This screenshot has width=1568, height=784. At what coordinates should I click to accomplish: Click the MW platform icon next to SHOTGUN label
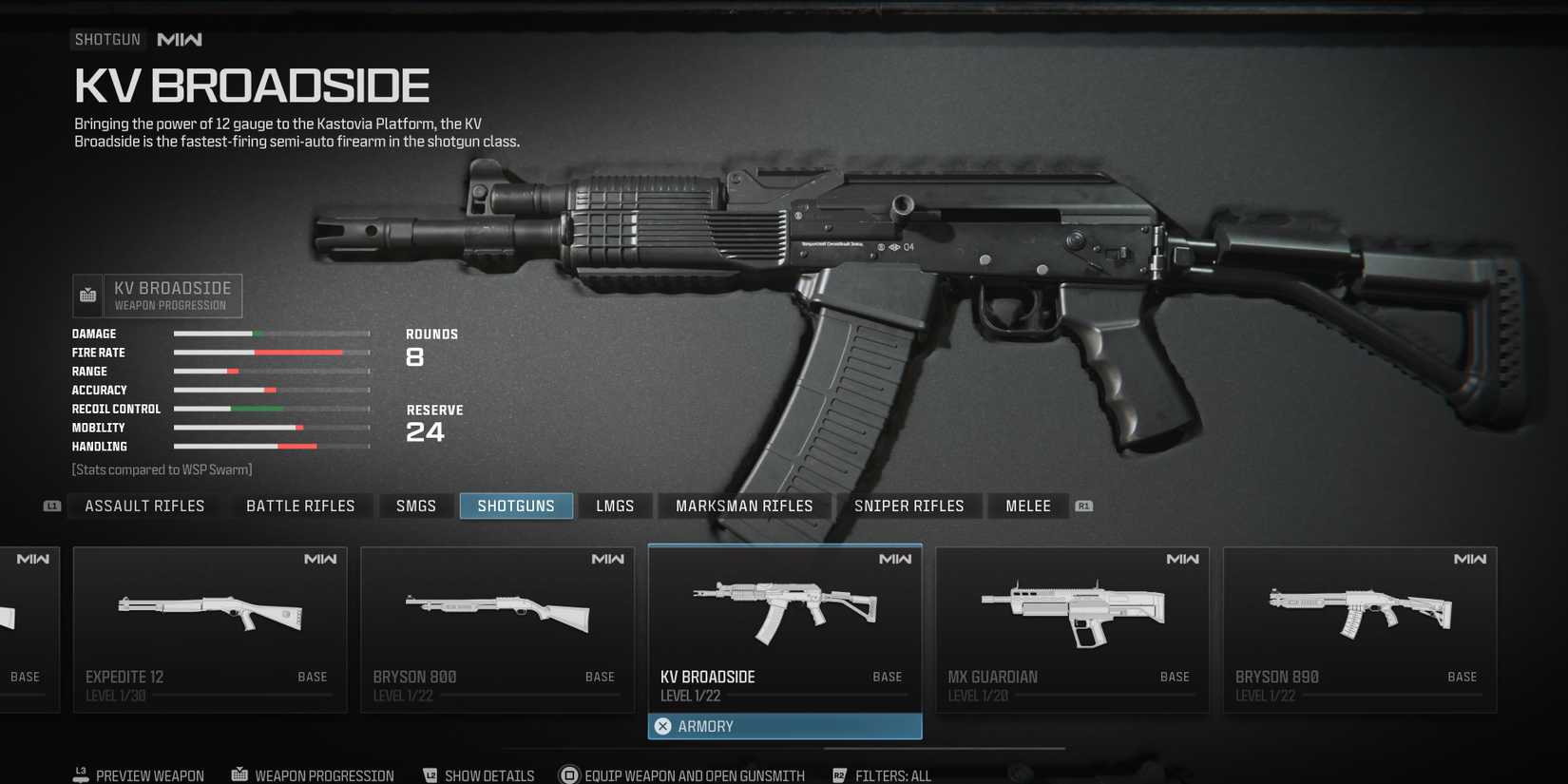(179, 39)
